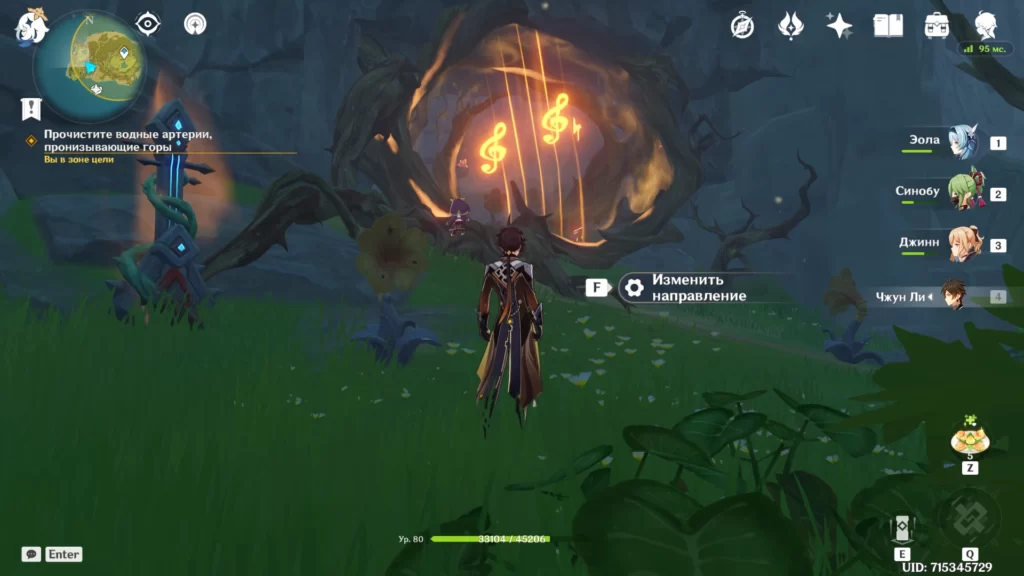Select active character Чжун Ли
This screenshot has height=576, width=1024.
[x=953, y=296]
